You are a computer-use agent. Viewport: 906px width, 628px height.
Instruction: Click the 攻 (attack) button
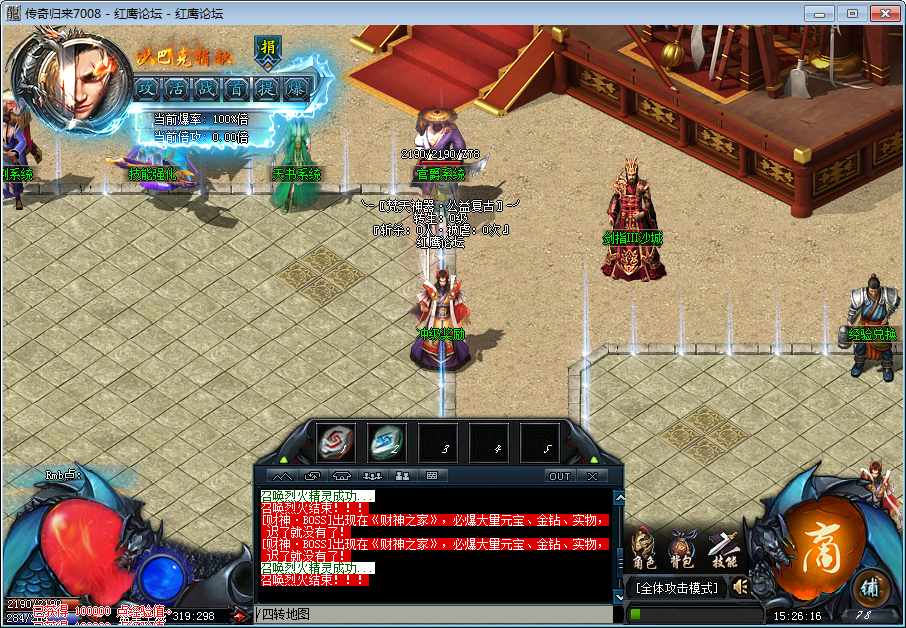click(147, 88)
